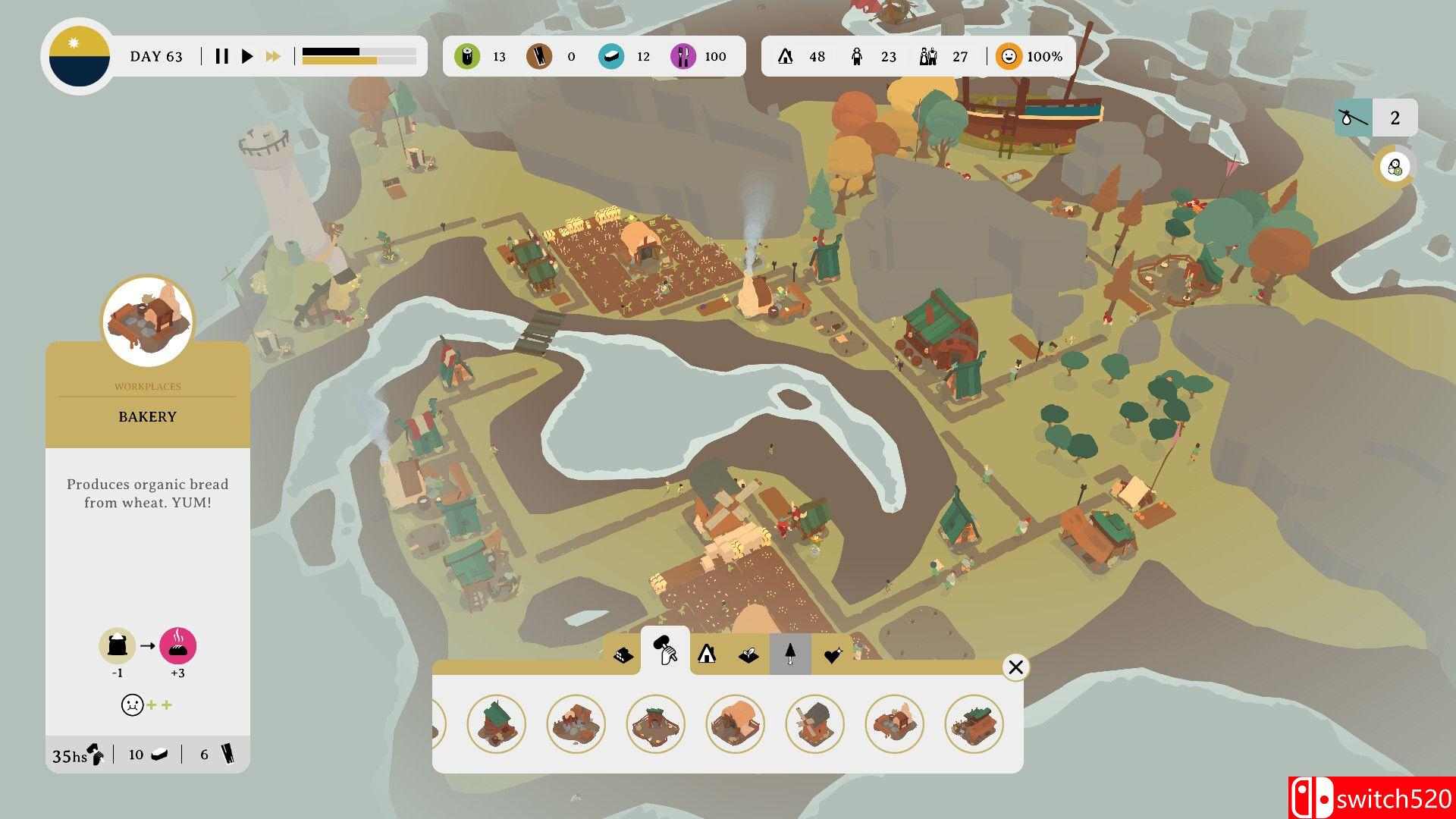Click the circular newborn baby notification
The width and height of the screenshot is (1456, 819).
pyautogui.click(x=1395, y=167)
